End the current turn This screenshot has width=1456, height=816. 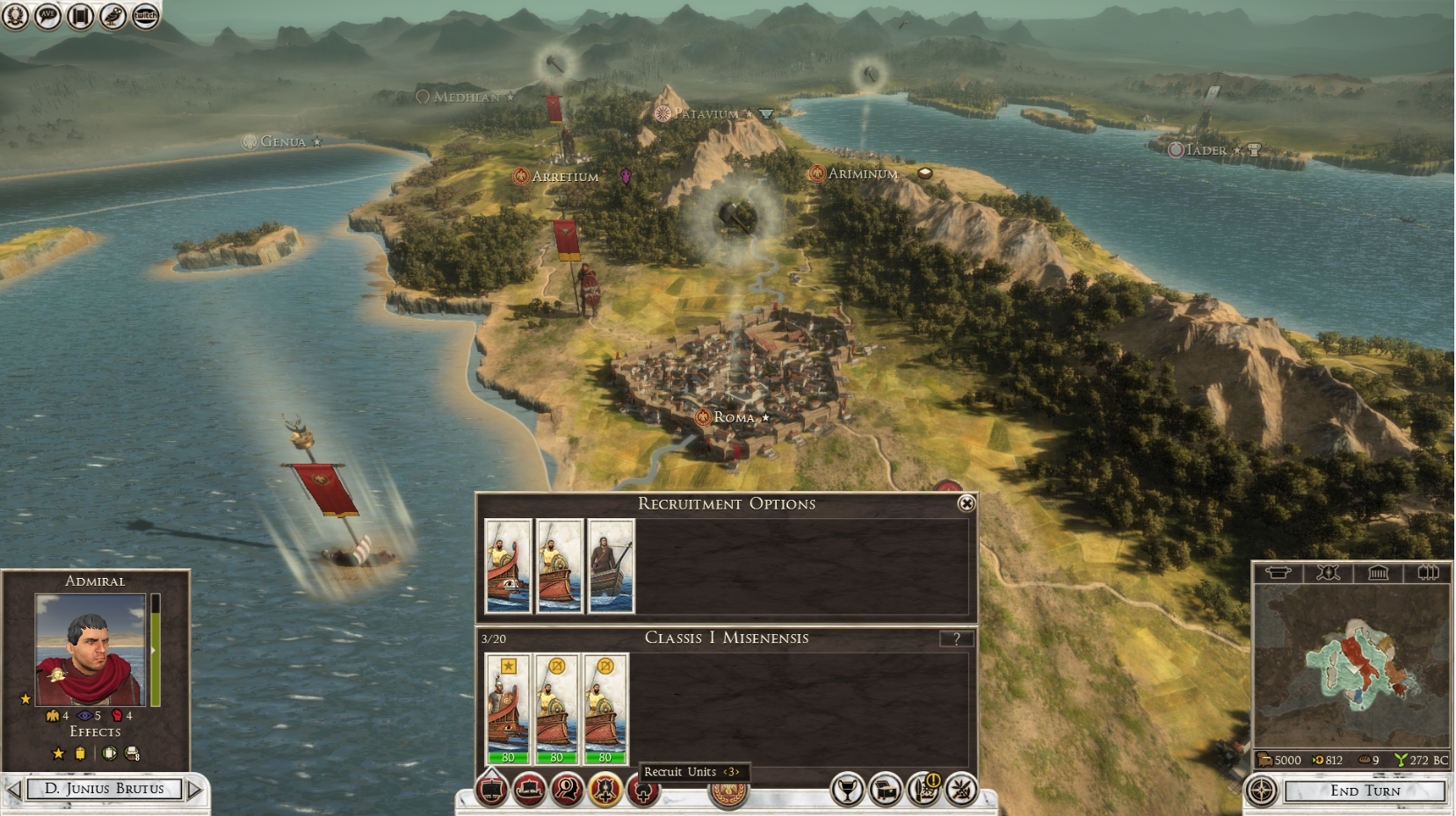[1365, 791]
